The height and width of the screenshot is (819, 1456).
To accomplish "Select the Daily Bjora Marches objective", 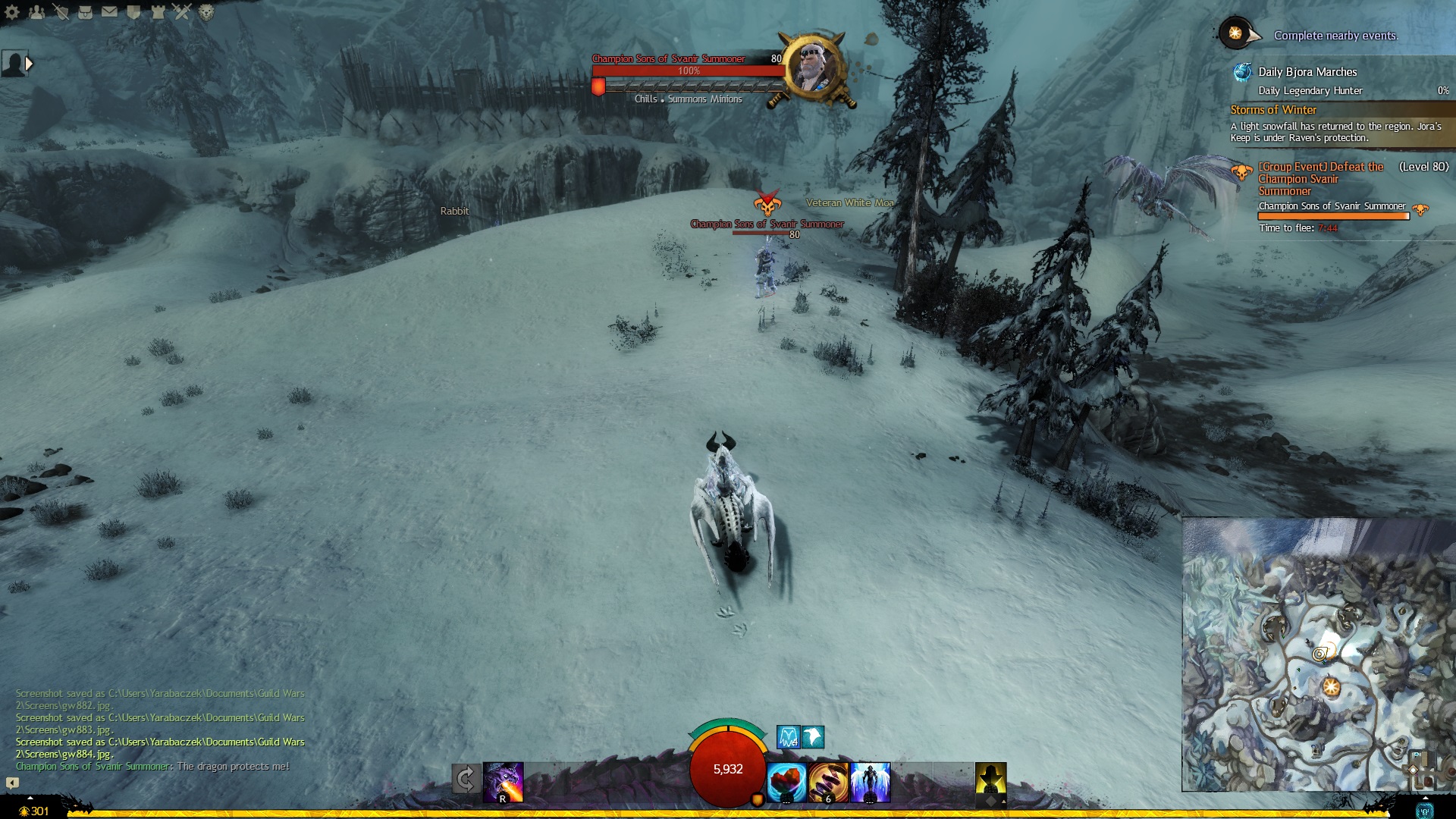I will (1307, 72).
